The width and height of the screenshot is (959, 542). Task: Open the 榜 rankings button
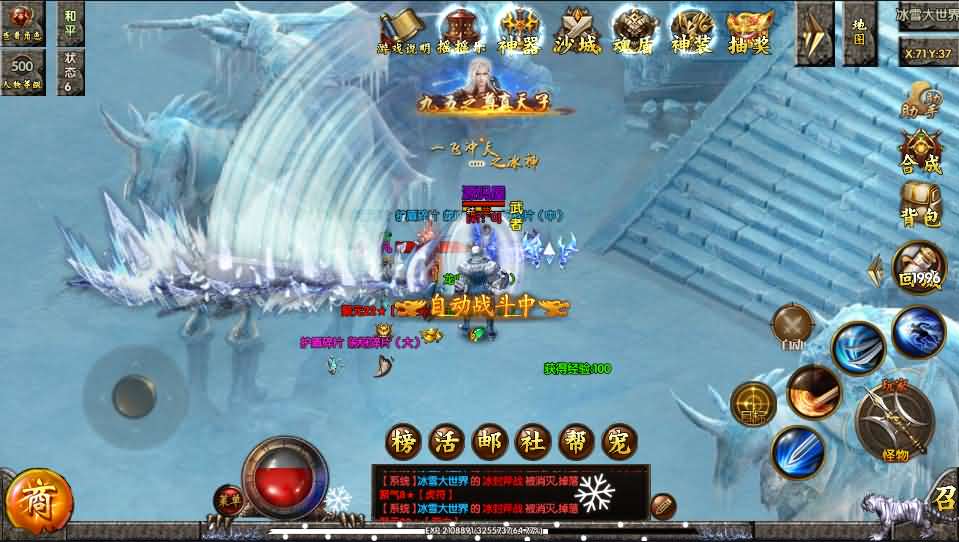tap(400, 441)
